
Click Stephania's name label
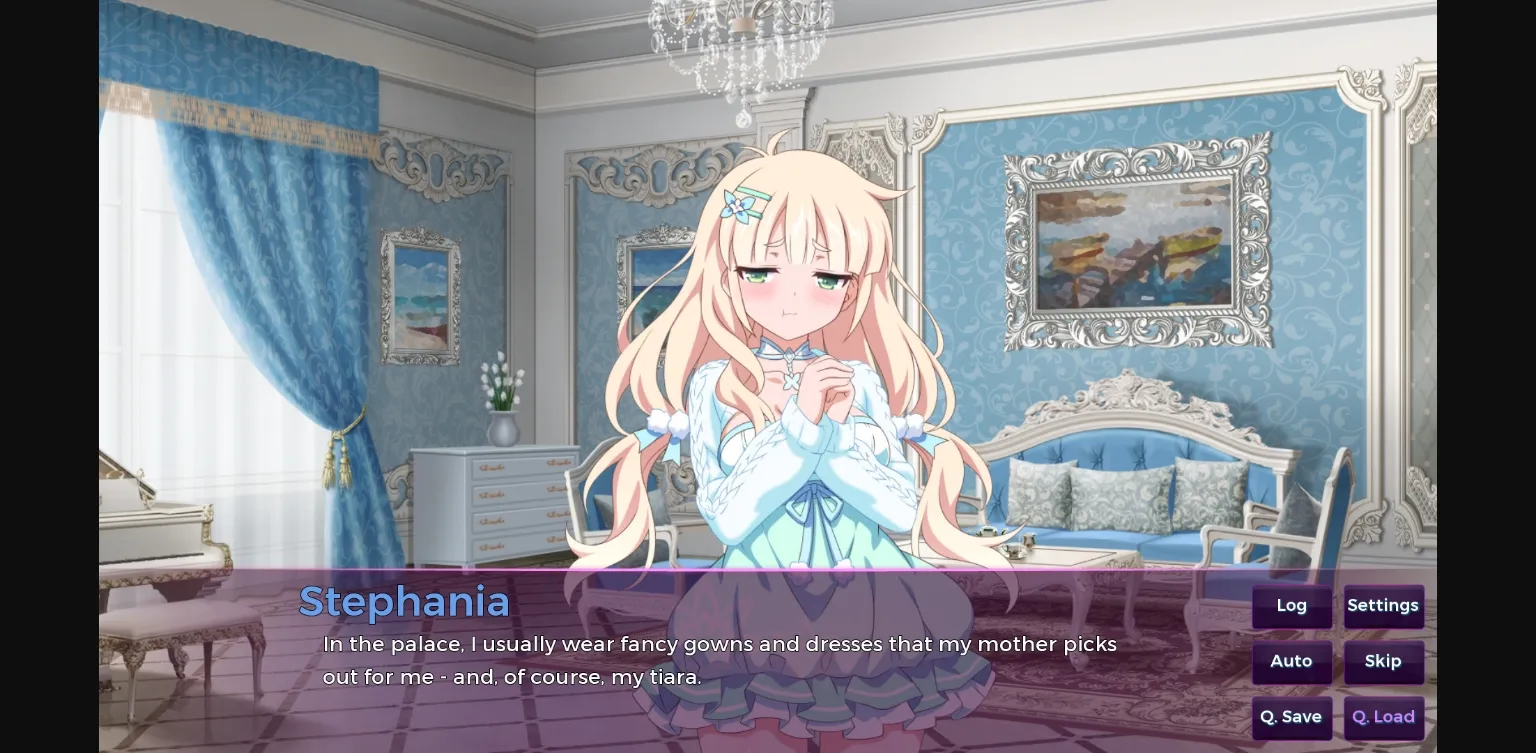[x=404, y=600]
